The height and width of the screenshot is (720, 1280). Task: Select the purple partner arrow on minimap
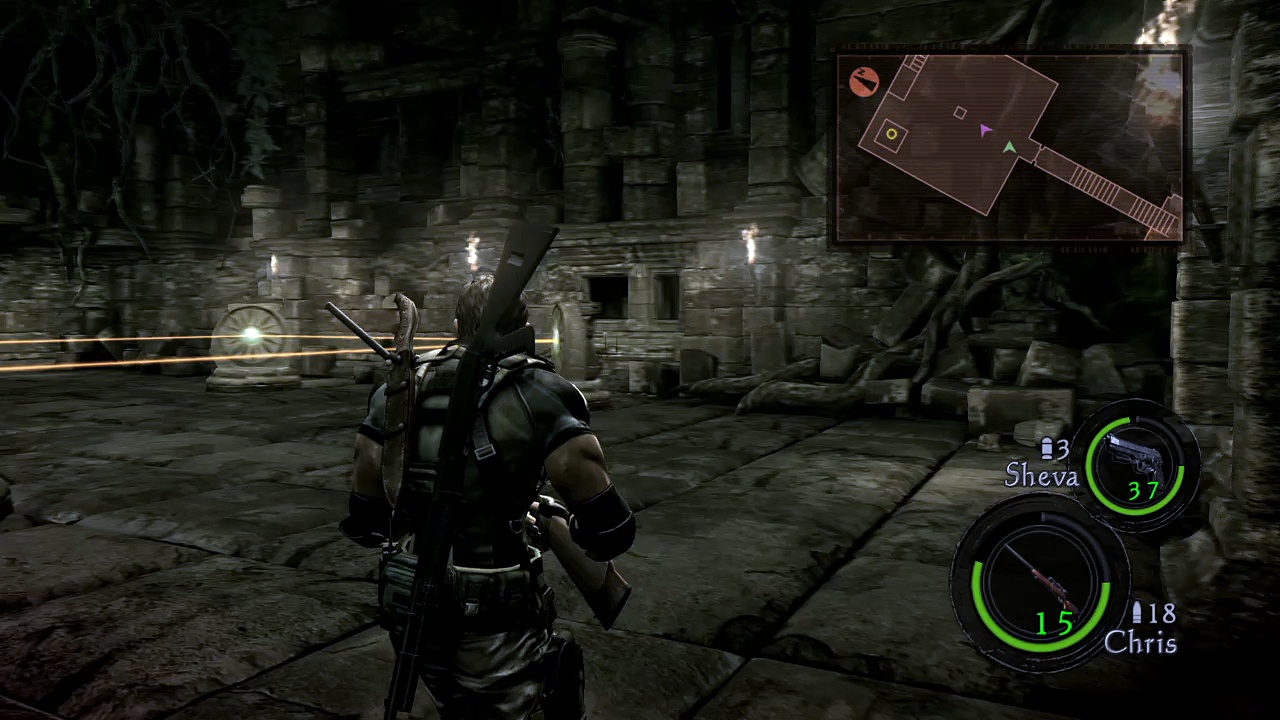pyautogui.click(x=985, y=130)
